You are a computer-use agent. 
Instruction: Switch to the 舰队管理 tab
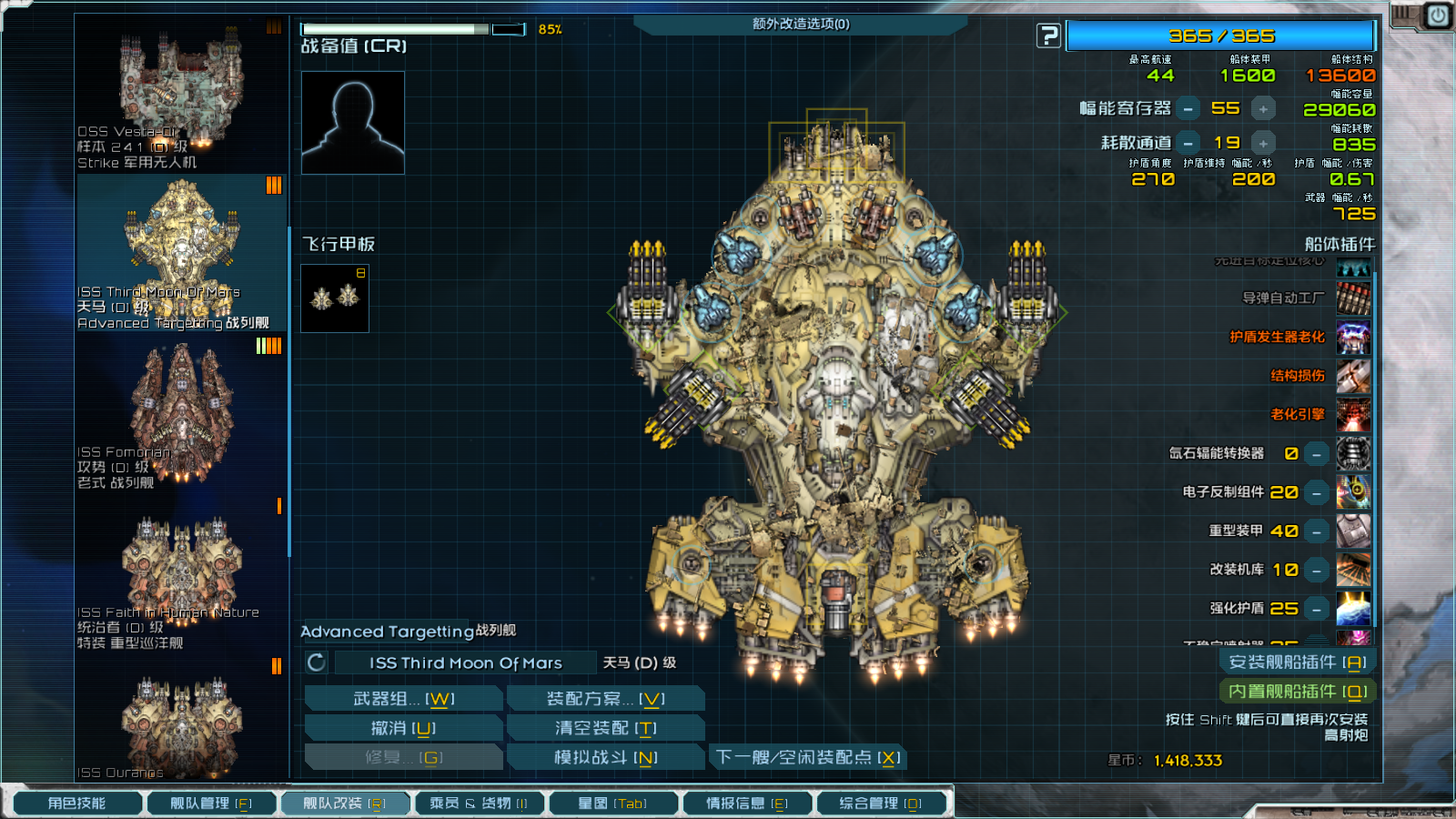[x=211, y=804]
